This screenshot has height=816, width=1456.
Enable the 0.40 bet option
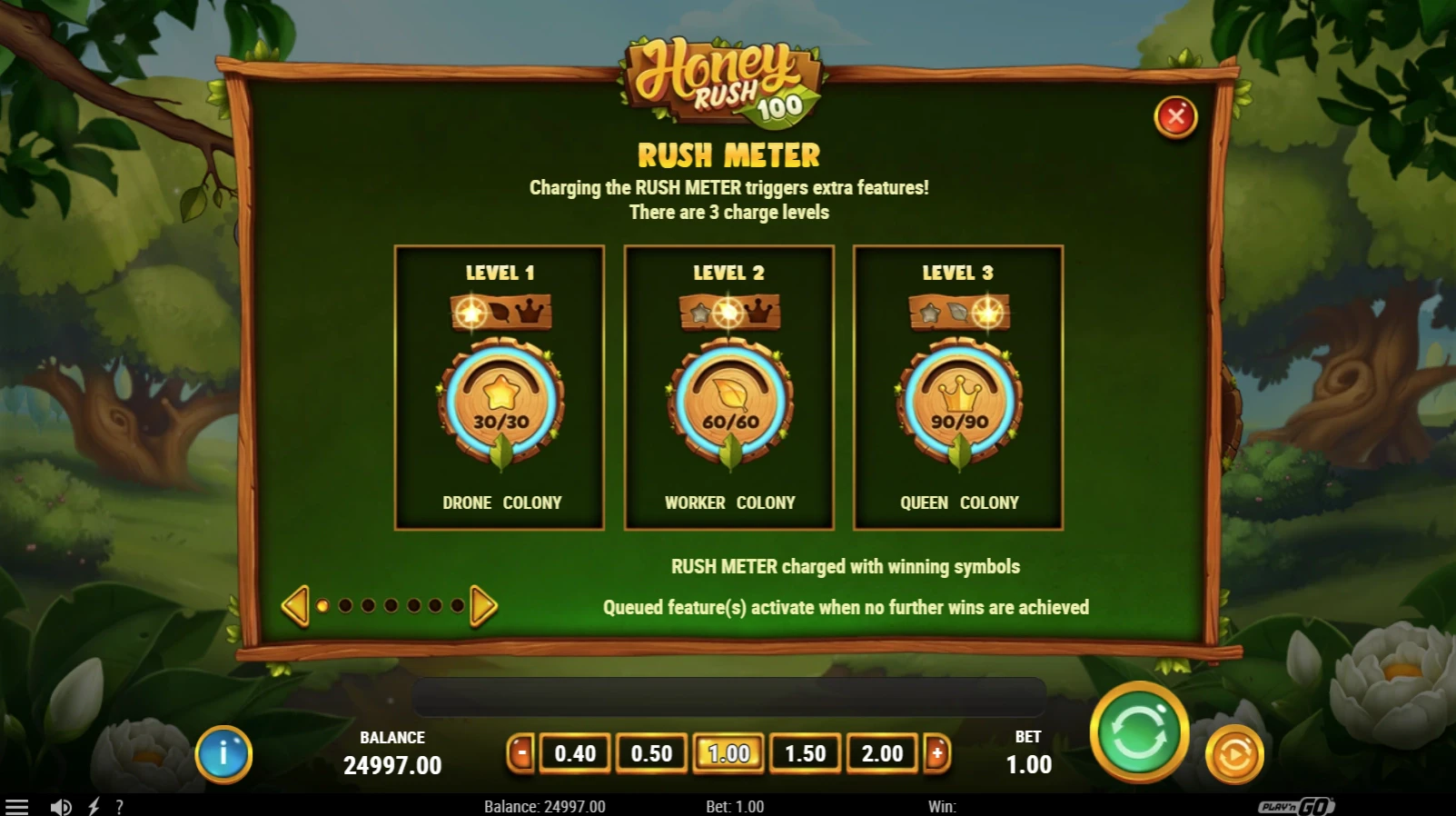point(574,753)
